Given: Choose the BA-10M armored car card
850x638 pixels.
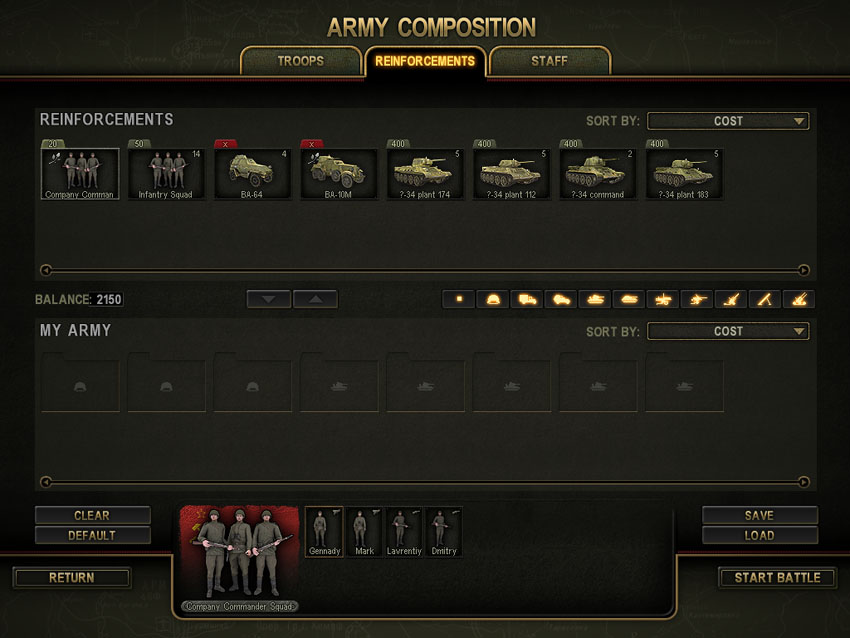Looking at the screenshot, I should coord(339,174).
